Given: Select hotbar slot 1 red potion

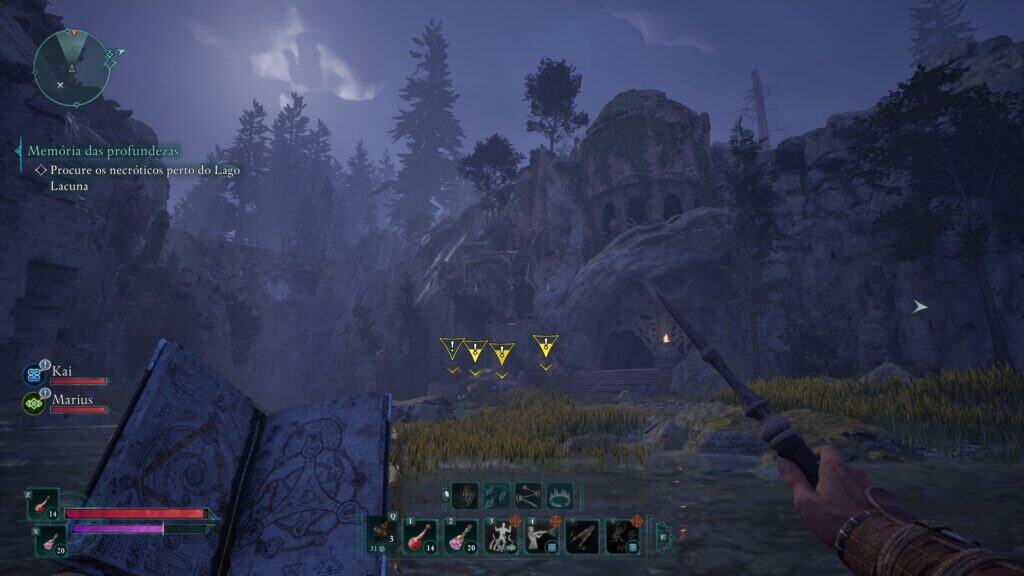Looking at the screenshot, I should tap(418, 536).
